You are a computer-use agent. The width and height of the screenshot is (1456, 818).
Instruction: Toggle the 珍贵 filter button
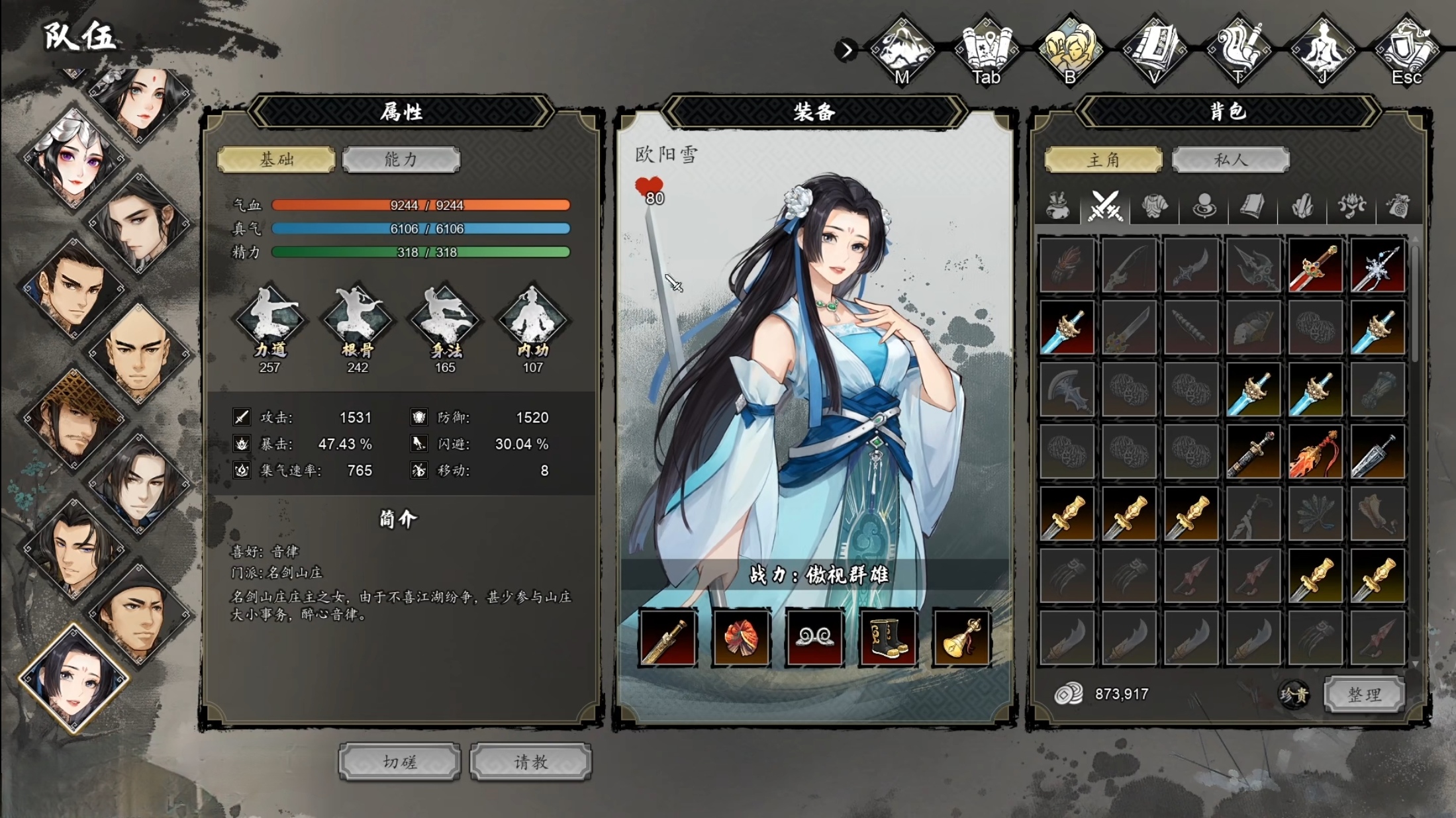(1293, 694)
